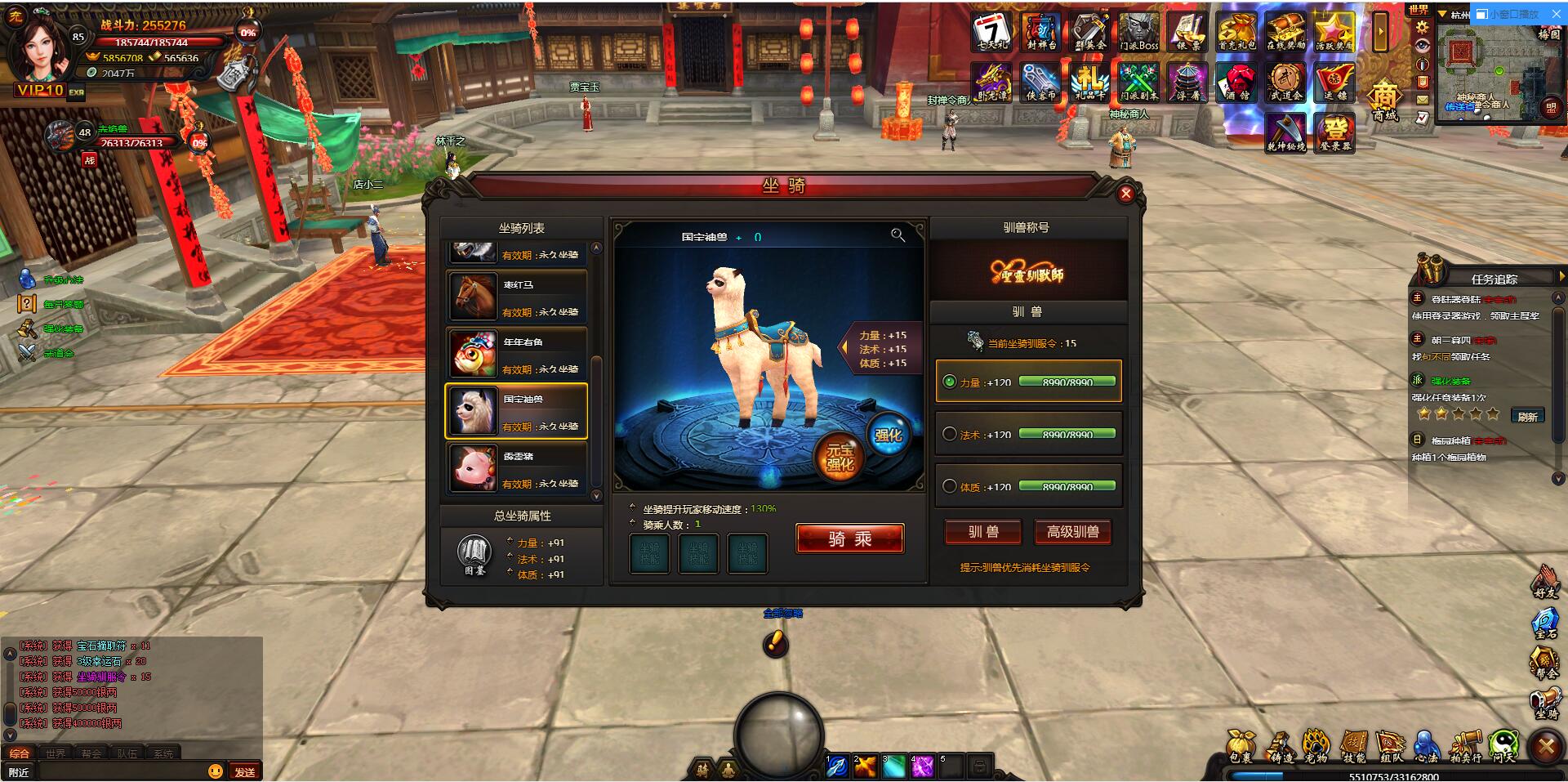Open the 武道会 martial arts tournament
The width and height of the screenshot is (1568, 782).
1287,82
